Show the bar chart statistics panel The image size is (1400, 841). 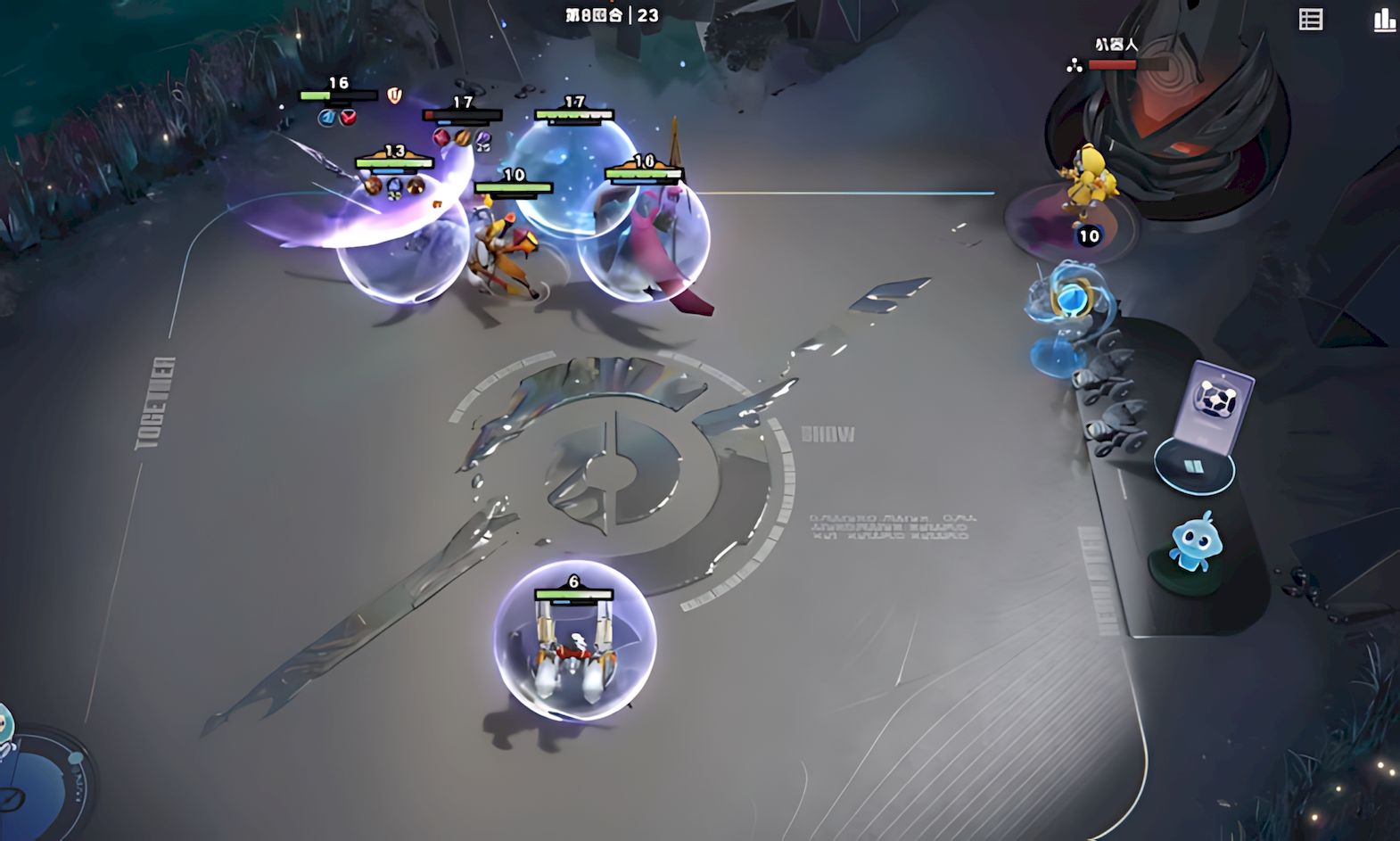(x=1385, y=20)
